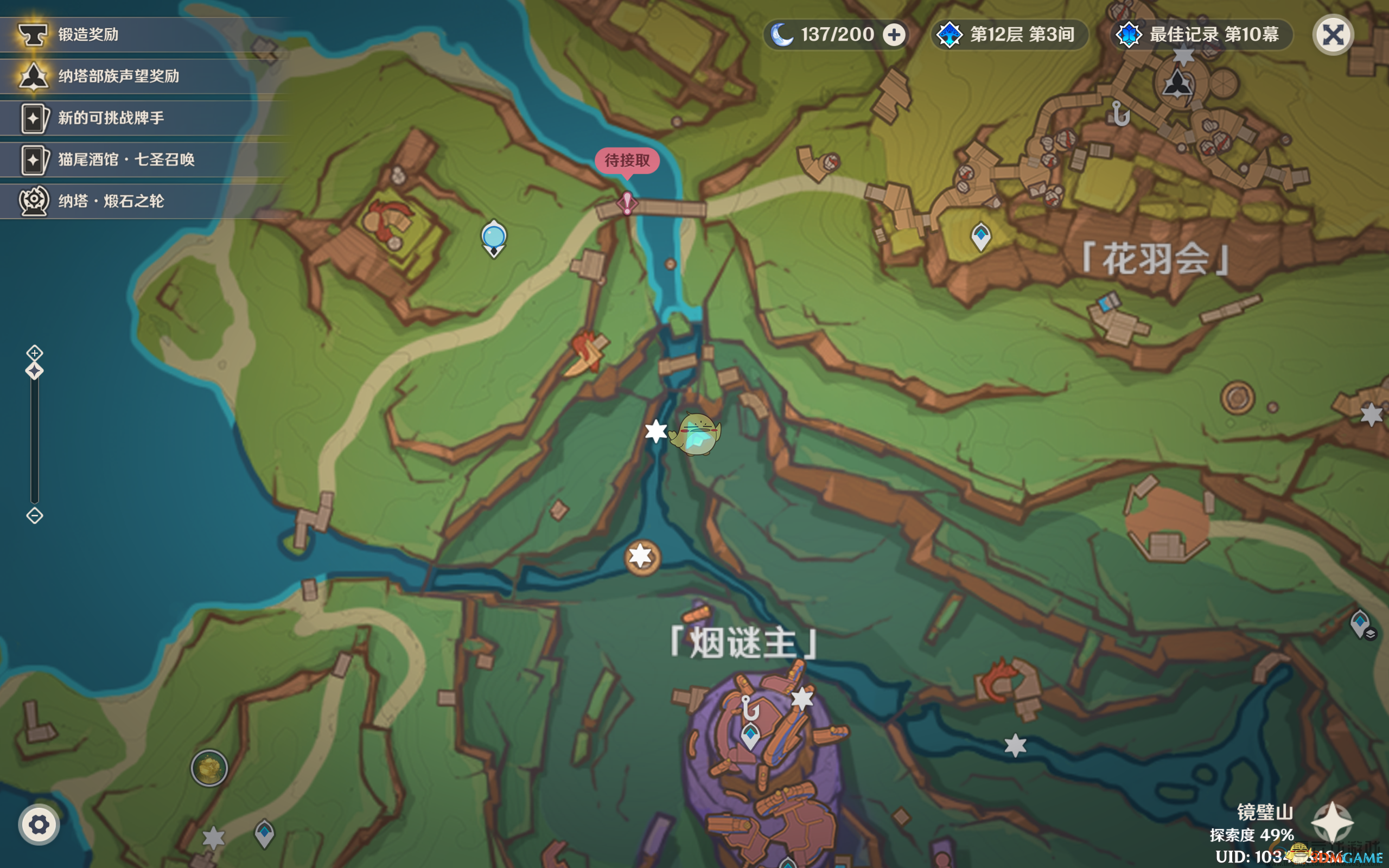The height and width of the screenshot is (868, 1389).
Task: Open the Natlan tribal reputation reward icon
Action: [34, 75]
